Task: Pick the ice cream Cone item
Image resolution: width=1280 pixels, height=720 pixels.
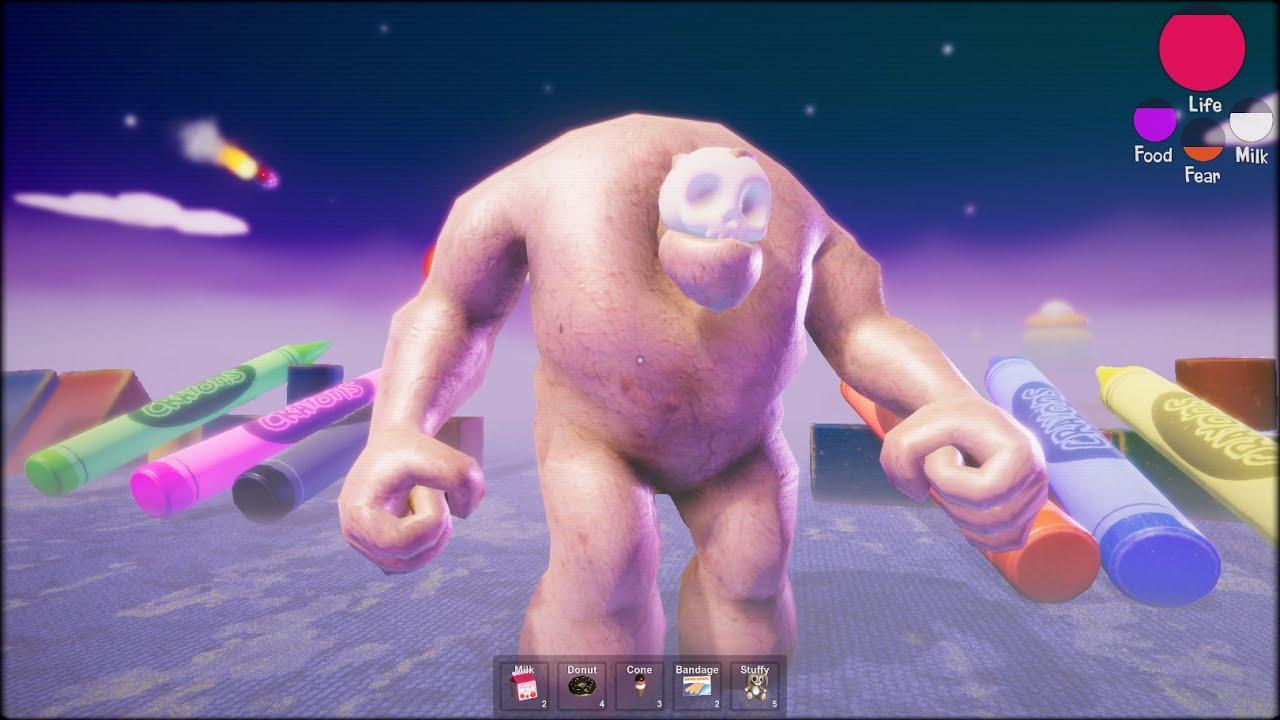Action: 639,687
